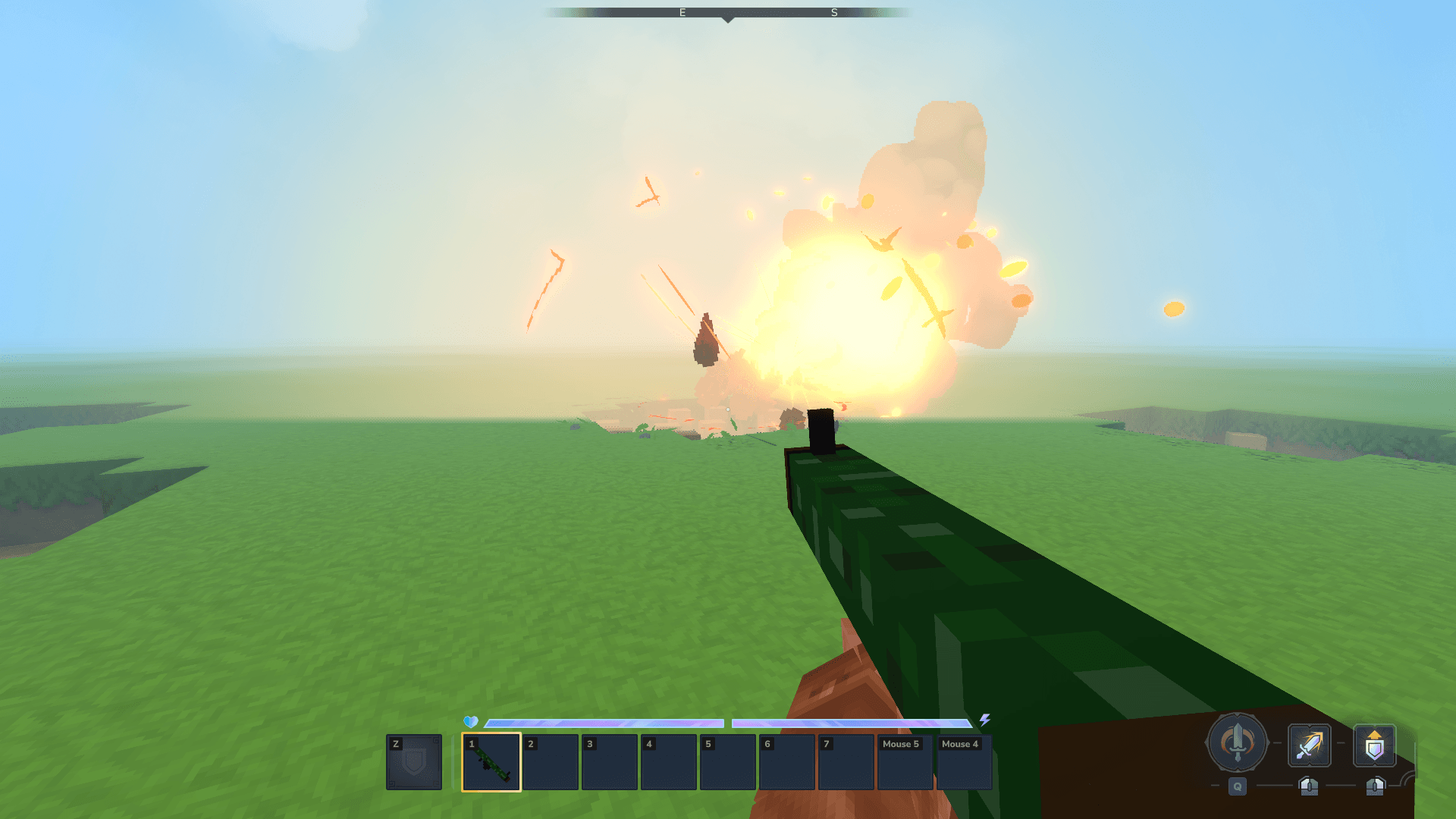This screenshot has width=1456, height=819.
Task: Click the downward pointer on the compass strip
Action: coord(728,20)
